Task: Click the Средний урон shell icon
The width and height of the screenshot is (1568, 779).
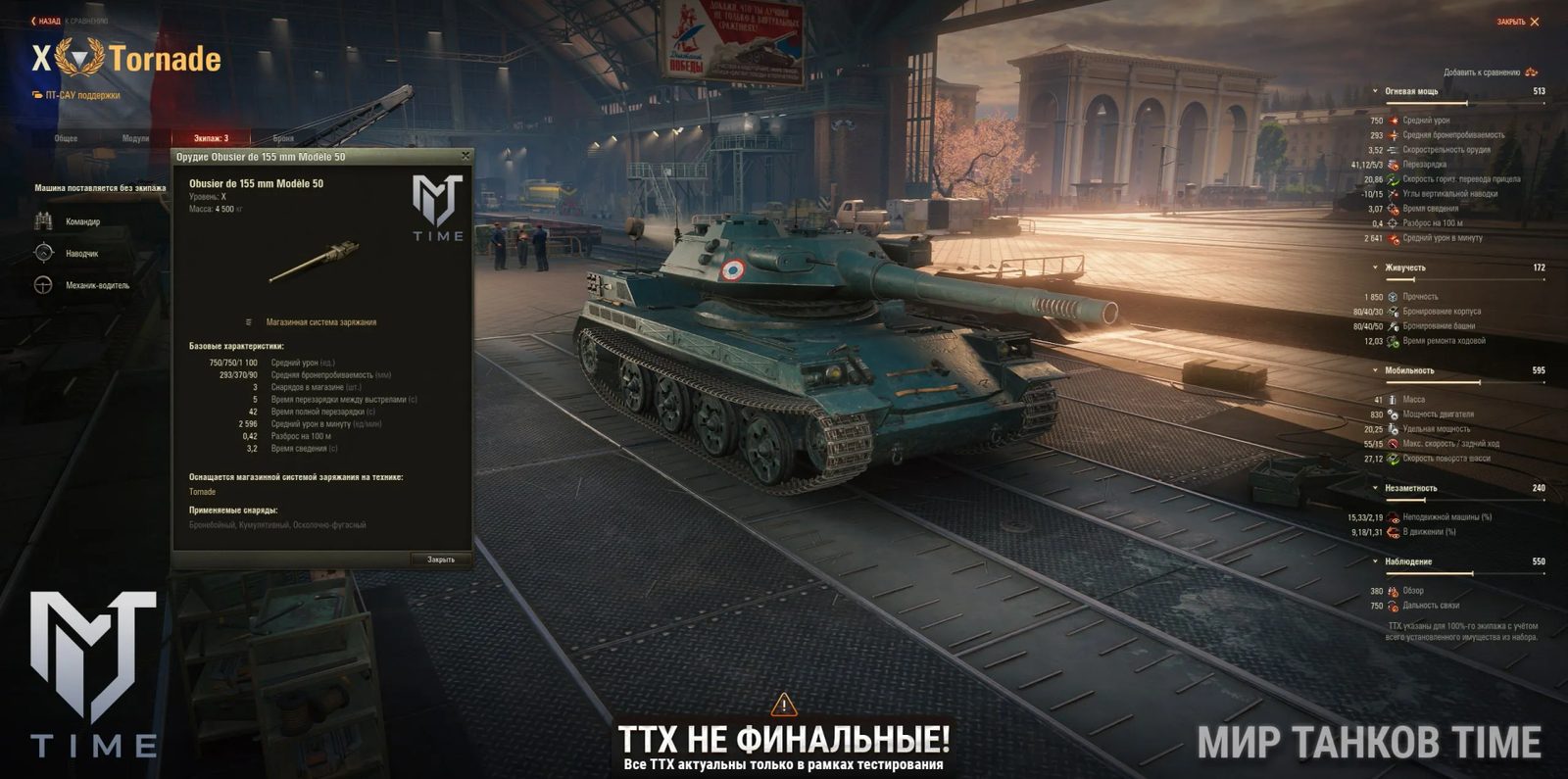Action: [1393, 122]
